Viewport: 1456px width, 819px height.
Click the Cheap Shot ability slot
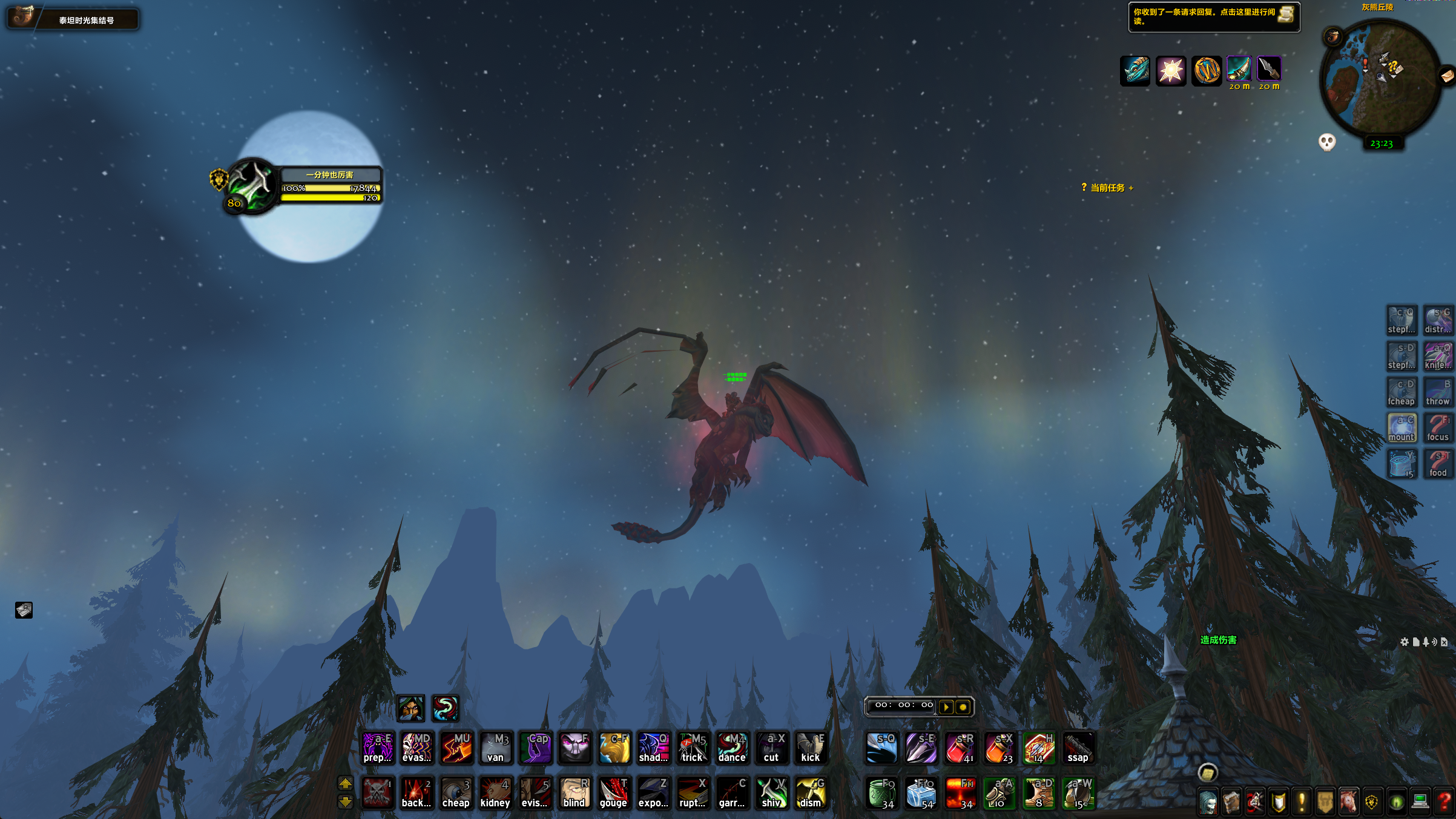(456, 793)
